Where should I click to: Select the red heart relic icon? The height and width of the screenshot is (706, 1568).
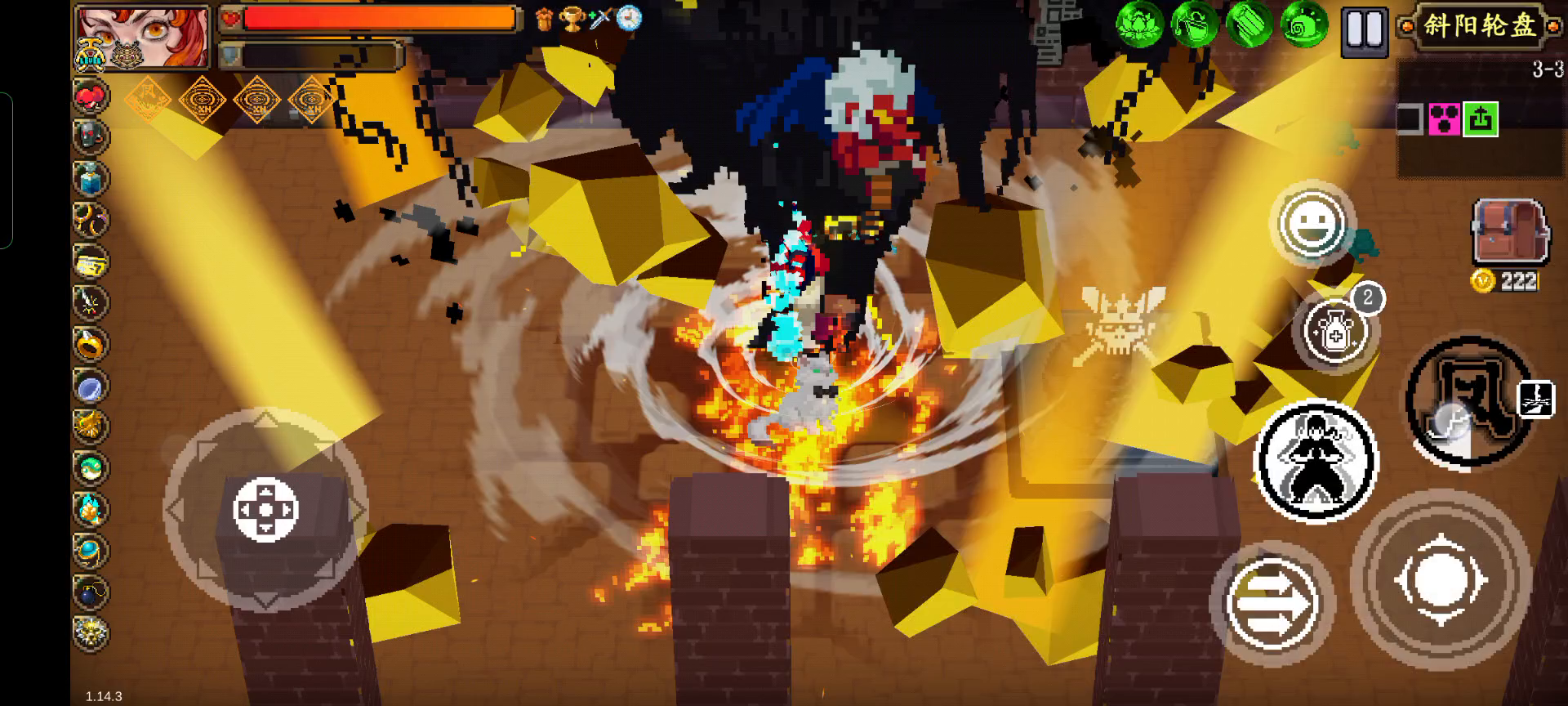click(x=90, y=97)
